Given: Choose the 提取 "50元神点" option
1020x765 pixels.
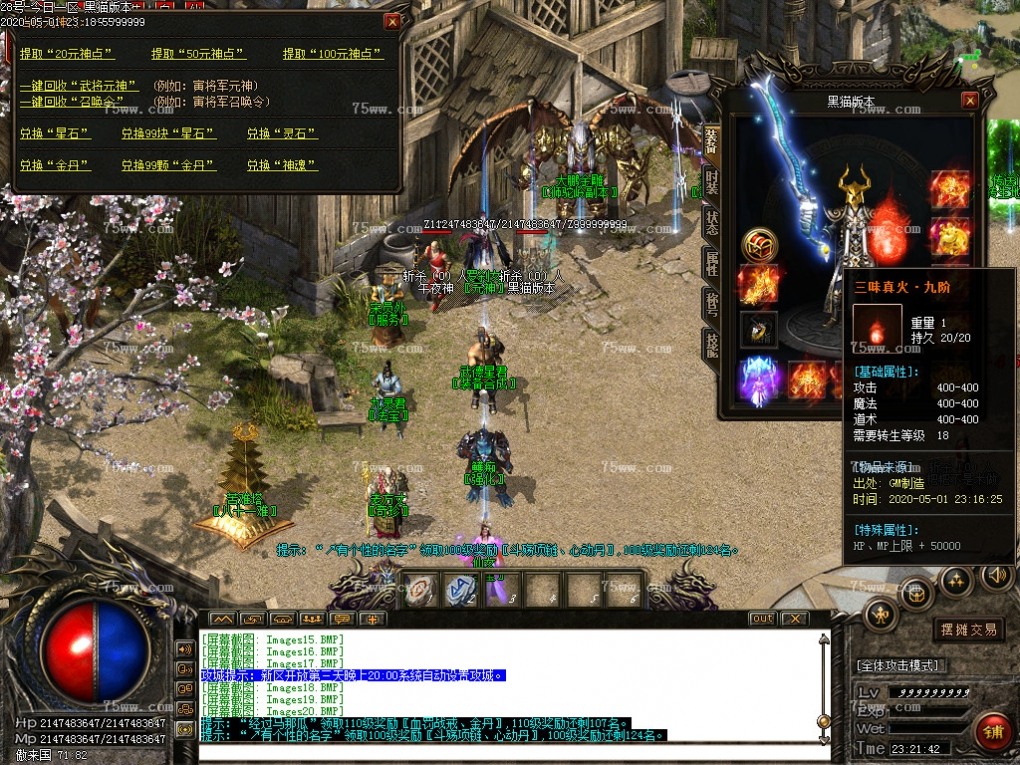Looking at the screenshot, I should point(198,54).
